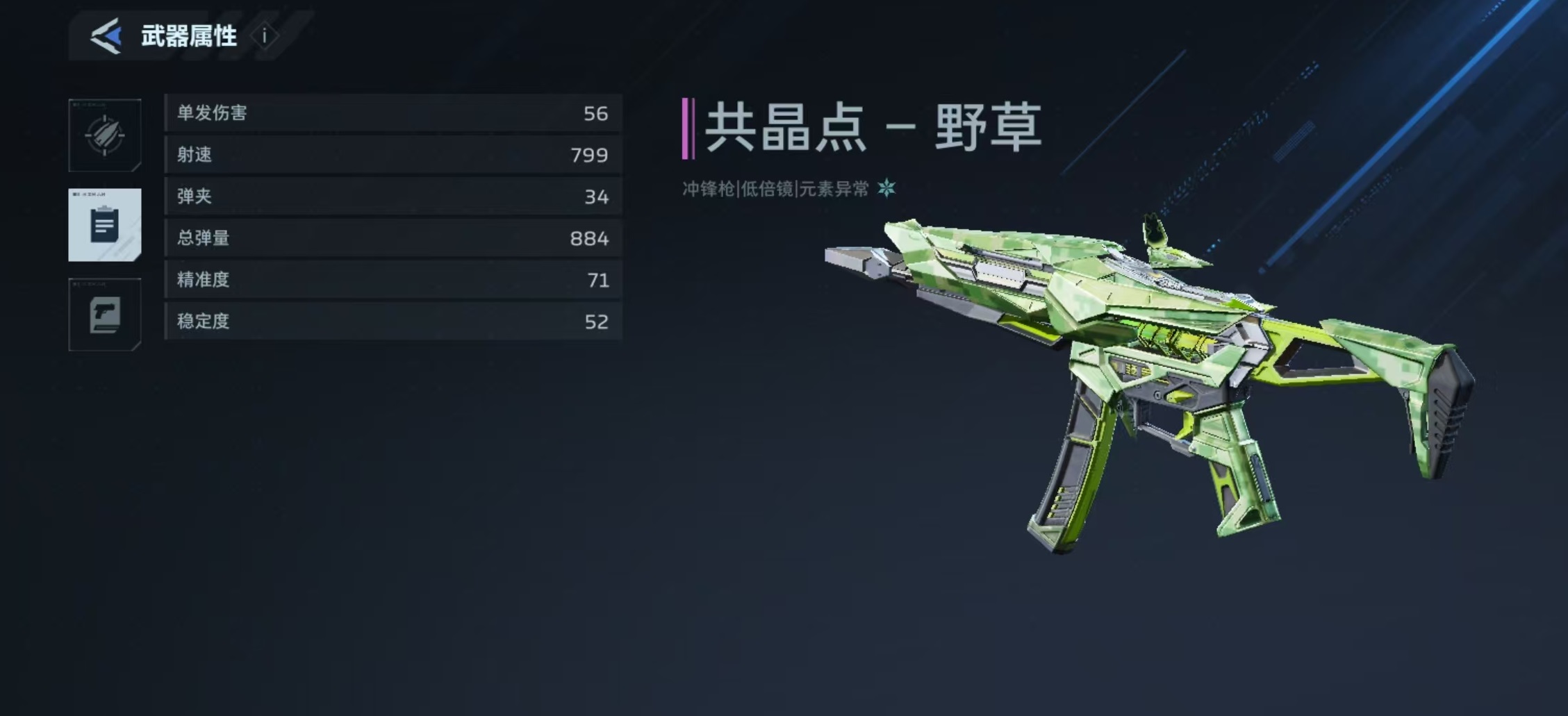
Task: Open the weapon attributes info icon
Action: tap(264, 36)
